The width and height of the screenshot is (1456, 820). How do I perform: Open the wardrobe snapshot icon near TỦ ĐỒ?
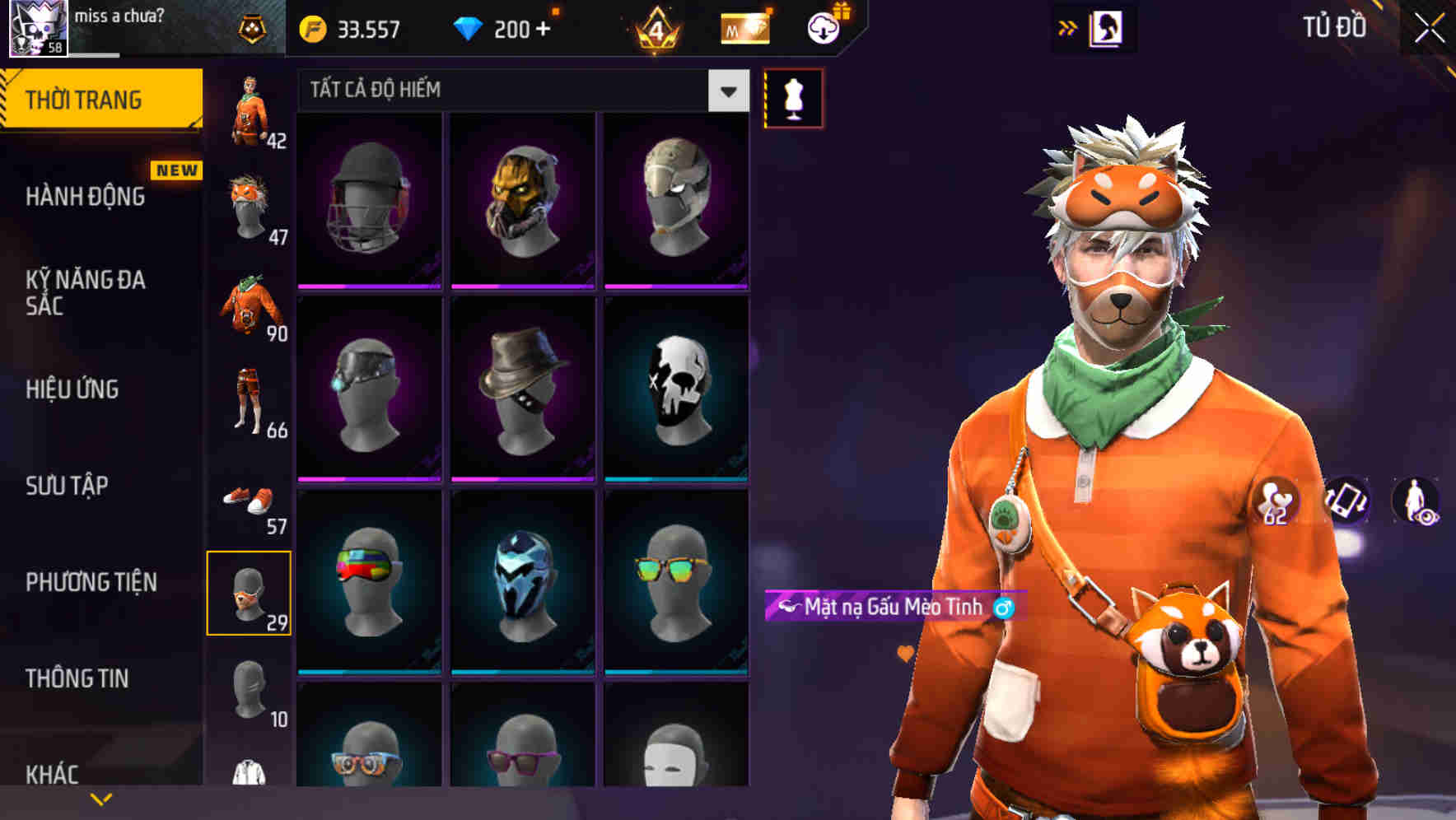[x=1106, y=27]
